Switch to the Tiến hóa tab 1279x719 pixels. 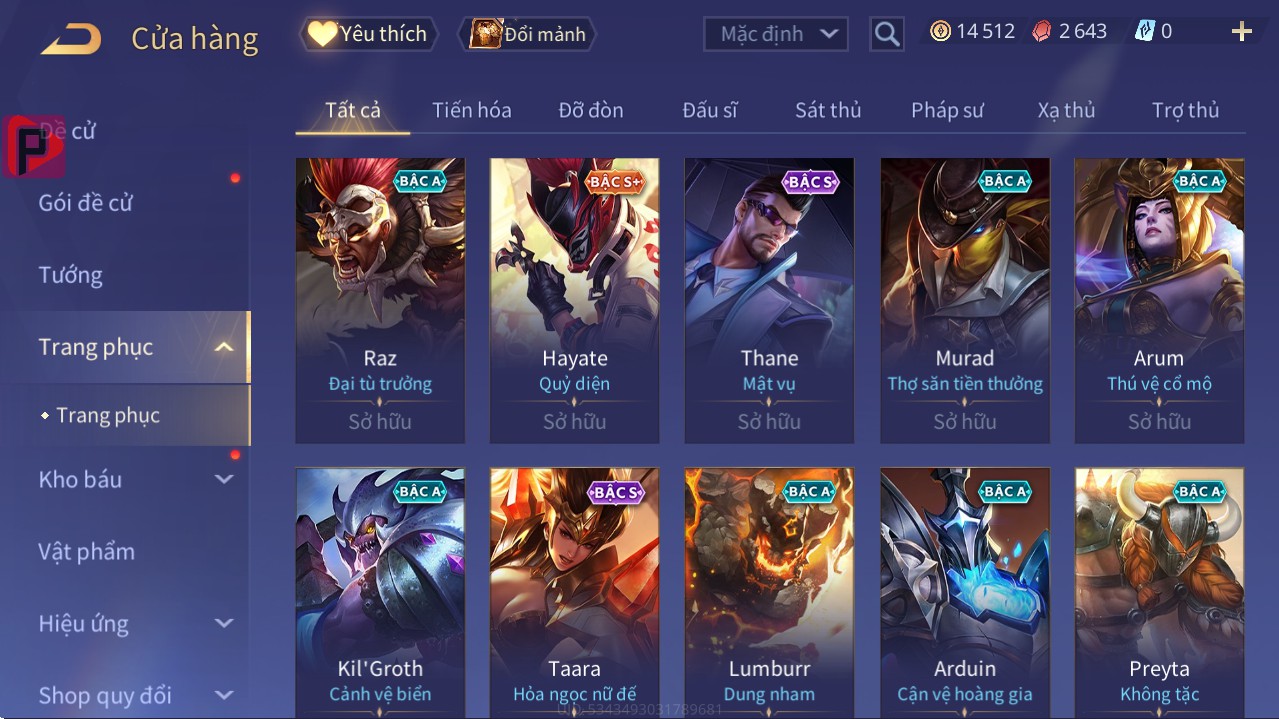pyautogui.click(x=471, y=110)
